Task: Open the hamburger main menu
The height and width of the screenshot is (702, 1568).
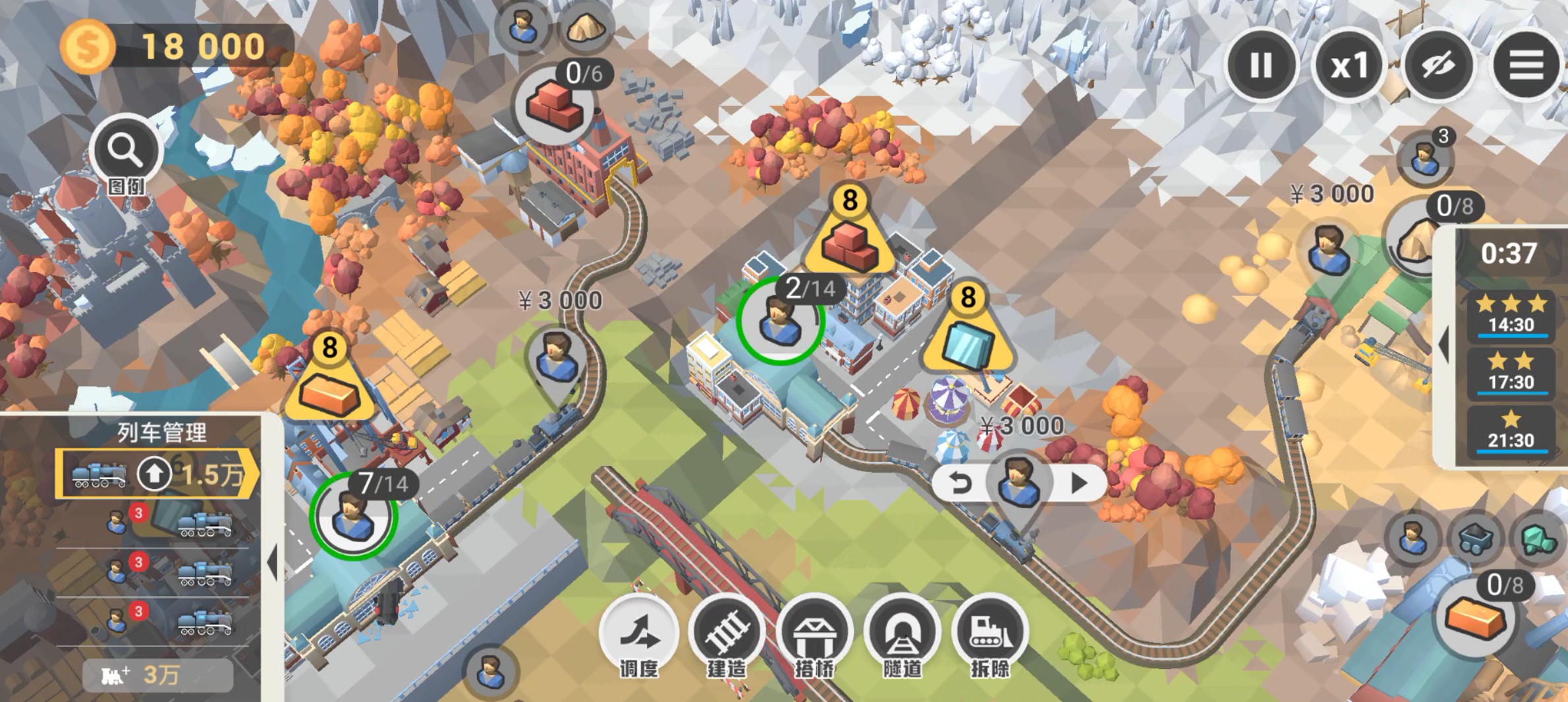Action: tap(1526, 65)
